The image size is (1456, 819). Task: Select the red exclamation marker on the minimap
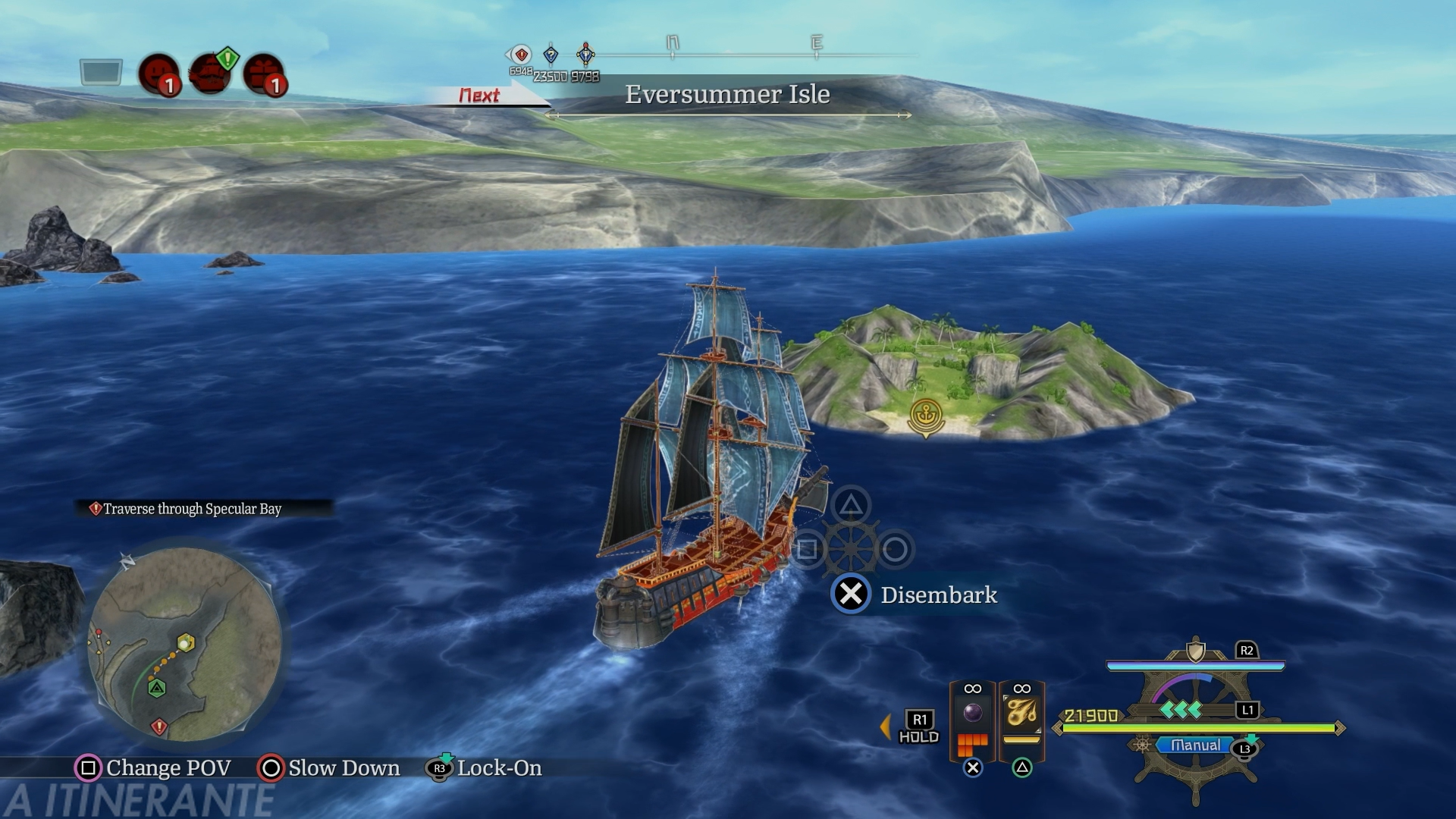pos(158,727)
